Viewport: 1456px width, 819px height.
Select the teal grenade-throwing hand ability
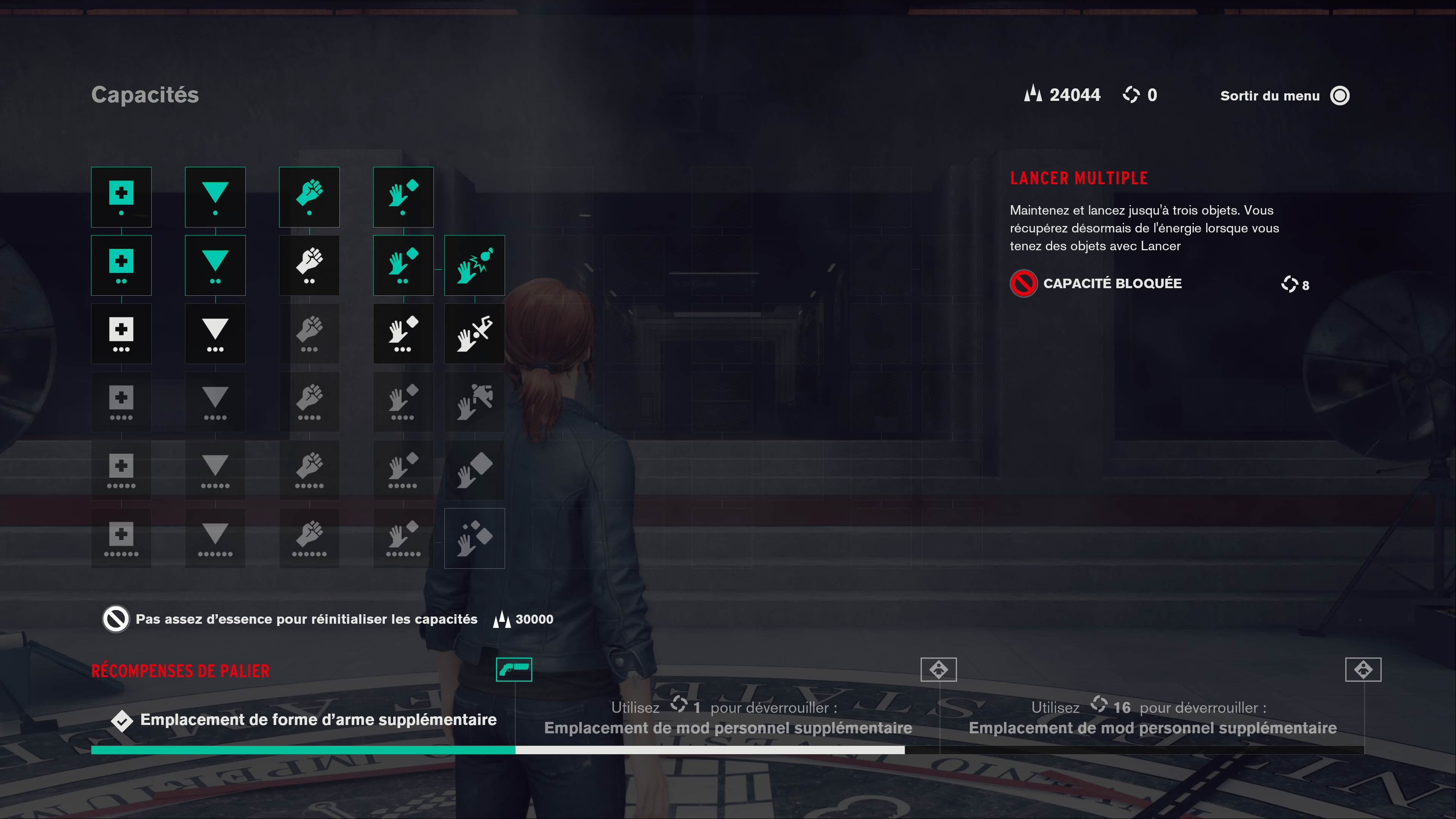474,265
